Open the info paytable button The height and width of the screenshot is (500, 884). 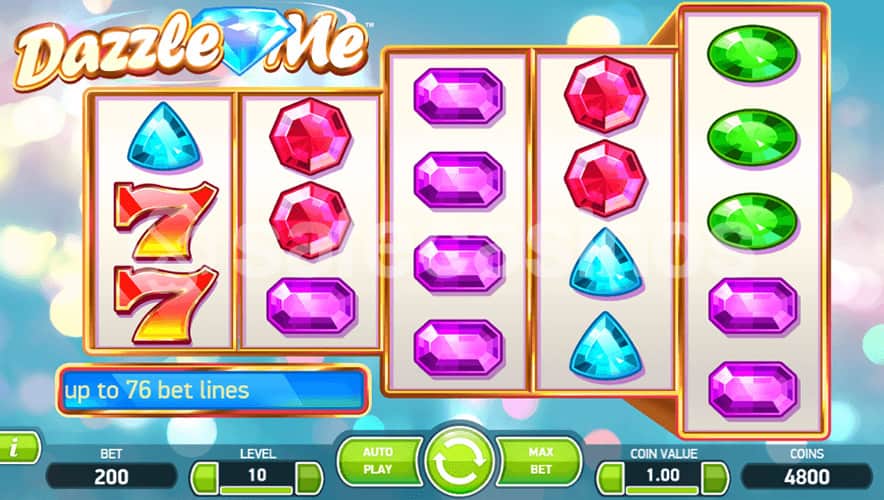click(x=17, y=448)
